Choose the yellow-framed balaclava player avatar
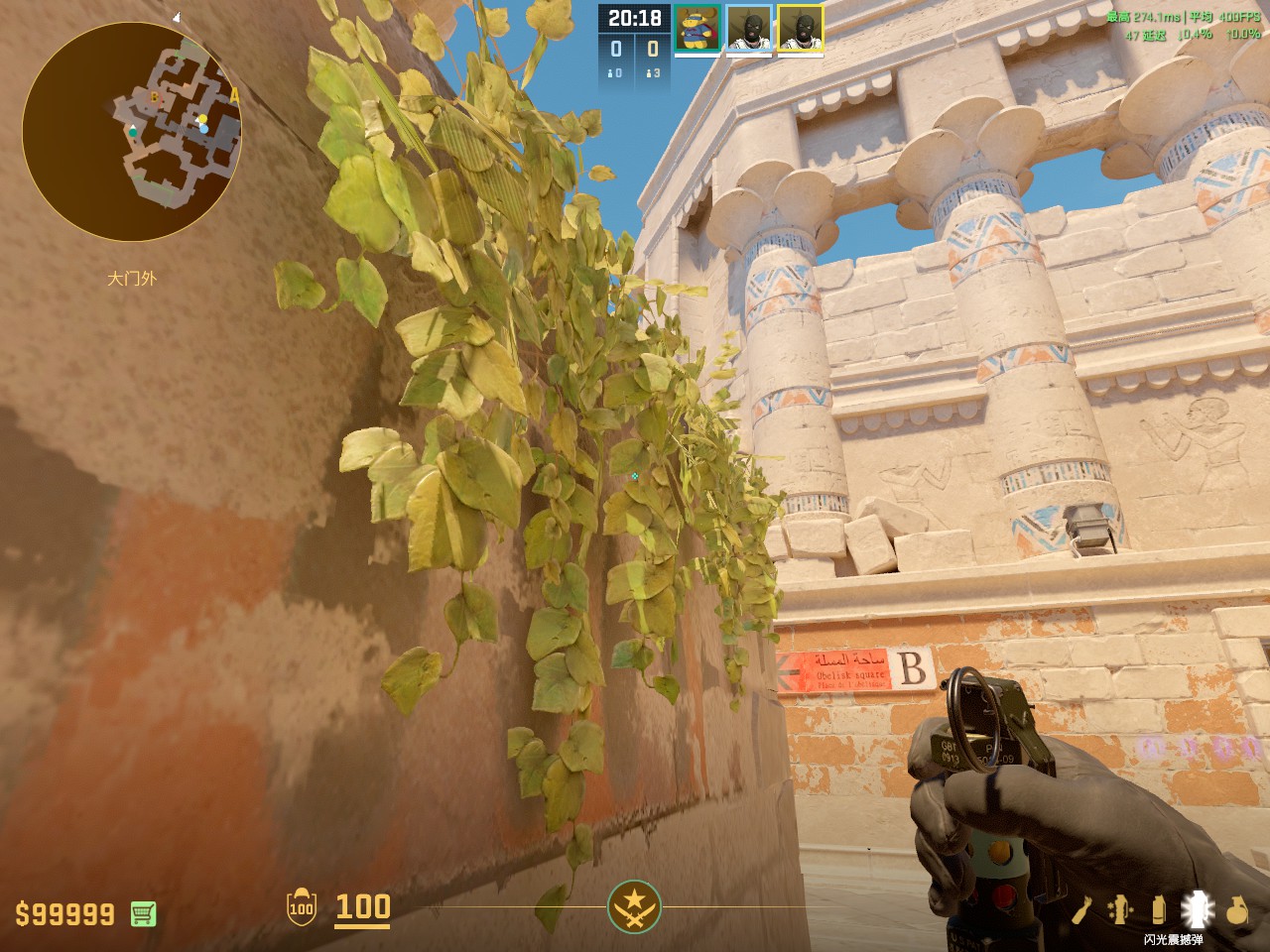This screenshot has height=952, width=1270. point(800,28)
